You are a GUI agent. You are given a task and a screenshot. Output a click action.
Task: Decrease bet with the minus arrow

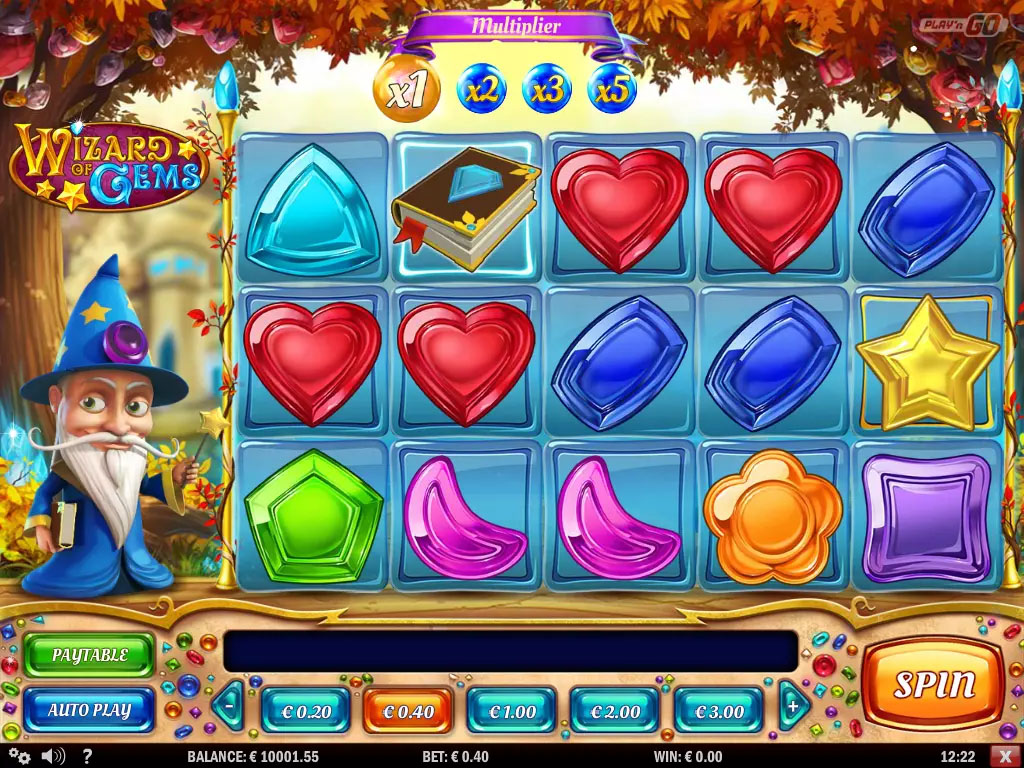(230, 707)
